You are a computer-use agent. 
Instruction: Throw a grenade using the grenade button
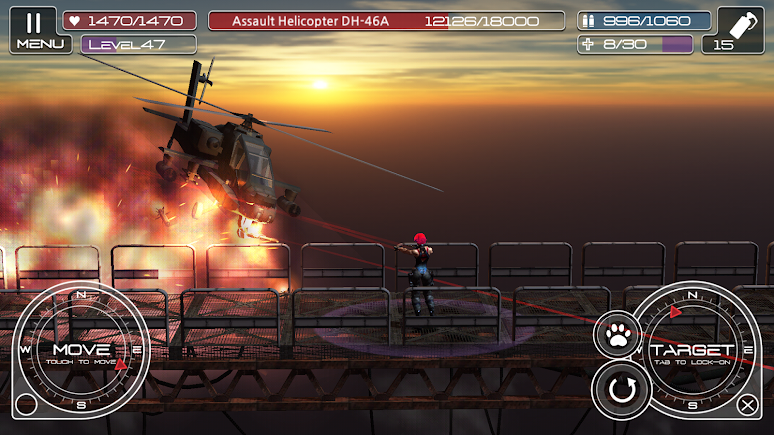[x=733, y=30]
